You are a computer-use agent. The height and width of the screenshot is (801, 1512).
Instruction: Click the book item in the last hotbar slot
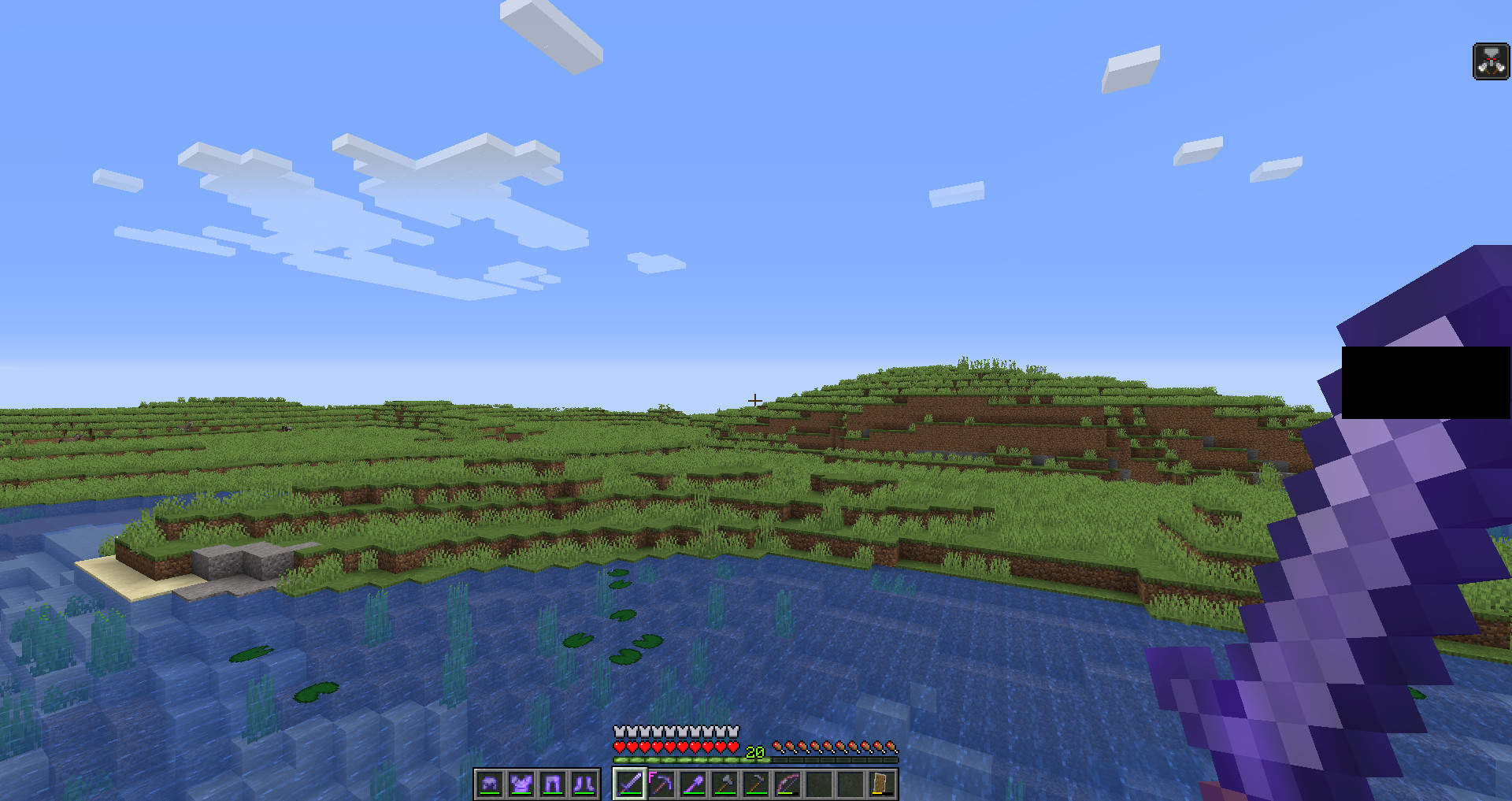pyautogui.click(x=881, y=784)
